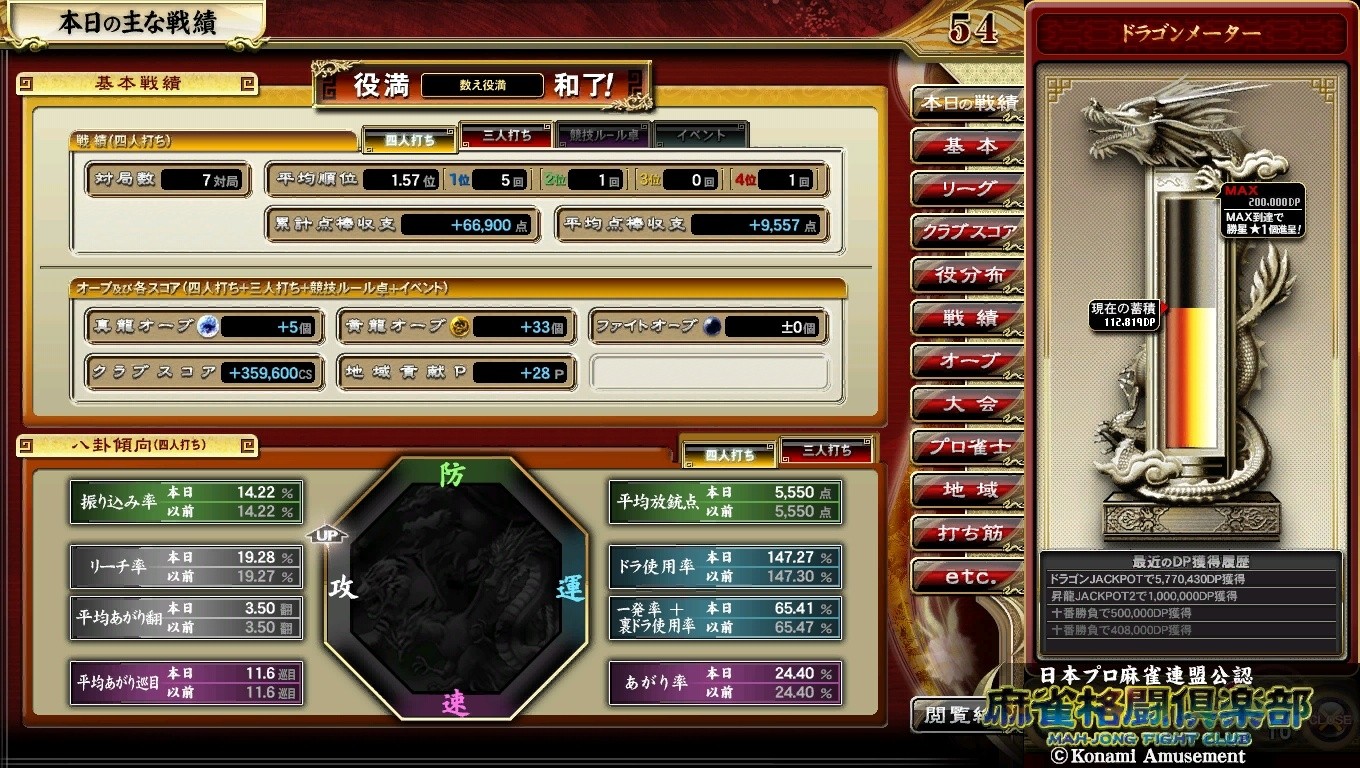Image resolution: width=1360 pixels, height=768 pixels.
Task: Open the プロ雀士 section
Action: [968, 447]
